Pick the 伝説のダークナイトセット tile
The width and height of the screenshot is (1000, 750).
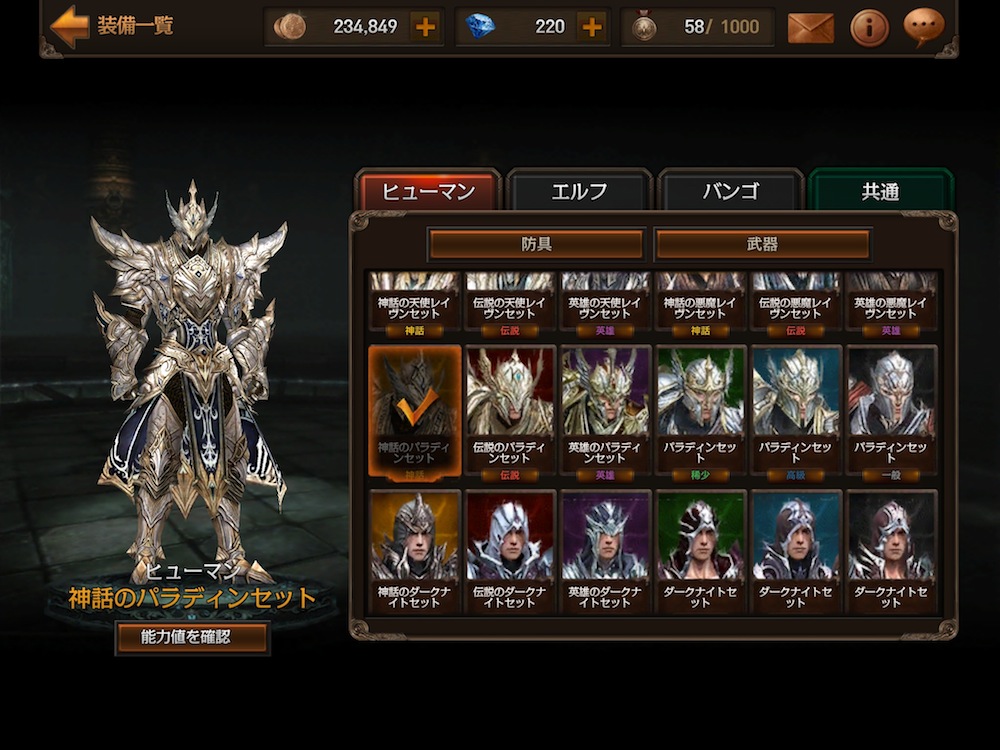510,550
